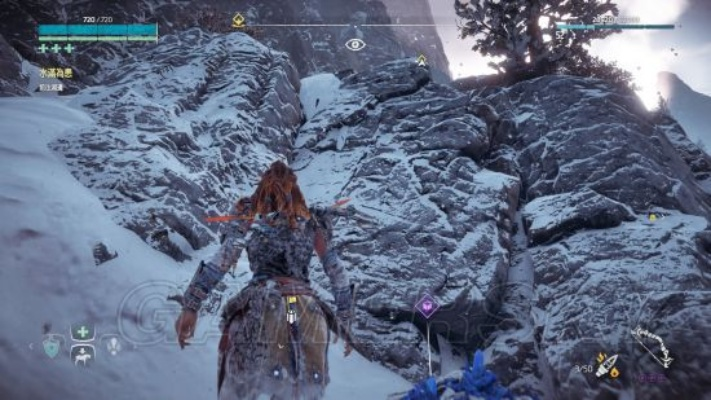
Task: Click the stealth eye visibility indicator
Action: click(355, 44)
